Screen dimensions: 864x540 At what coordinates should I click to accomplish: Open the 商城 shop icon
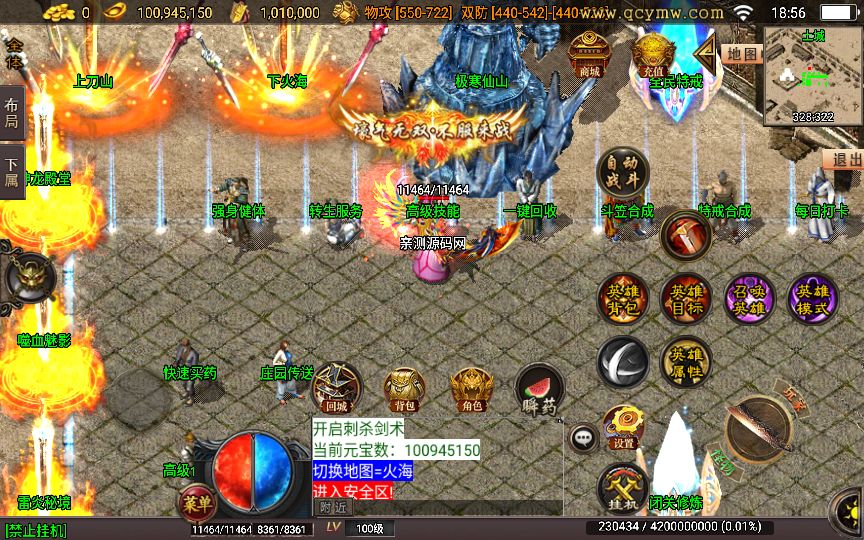pos(590,54)
